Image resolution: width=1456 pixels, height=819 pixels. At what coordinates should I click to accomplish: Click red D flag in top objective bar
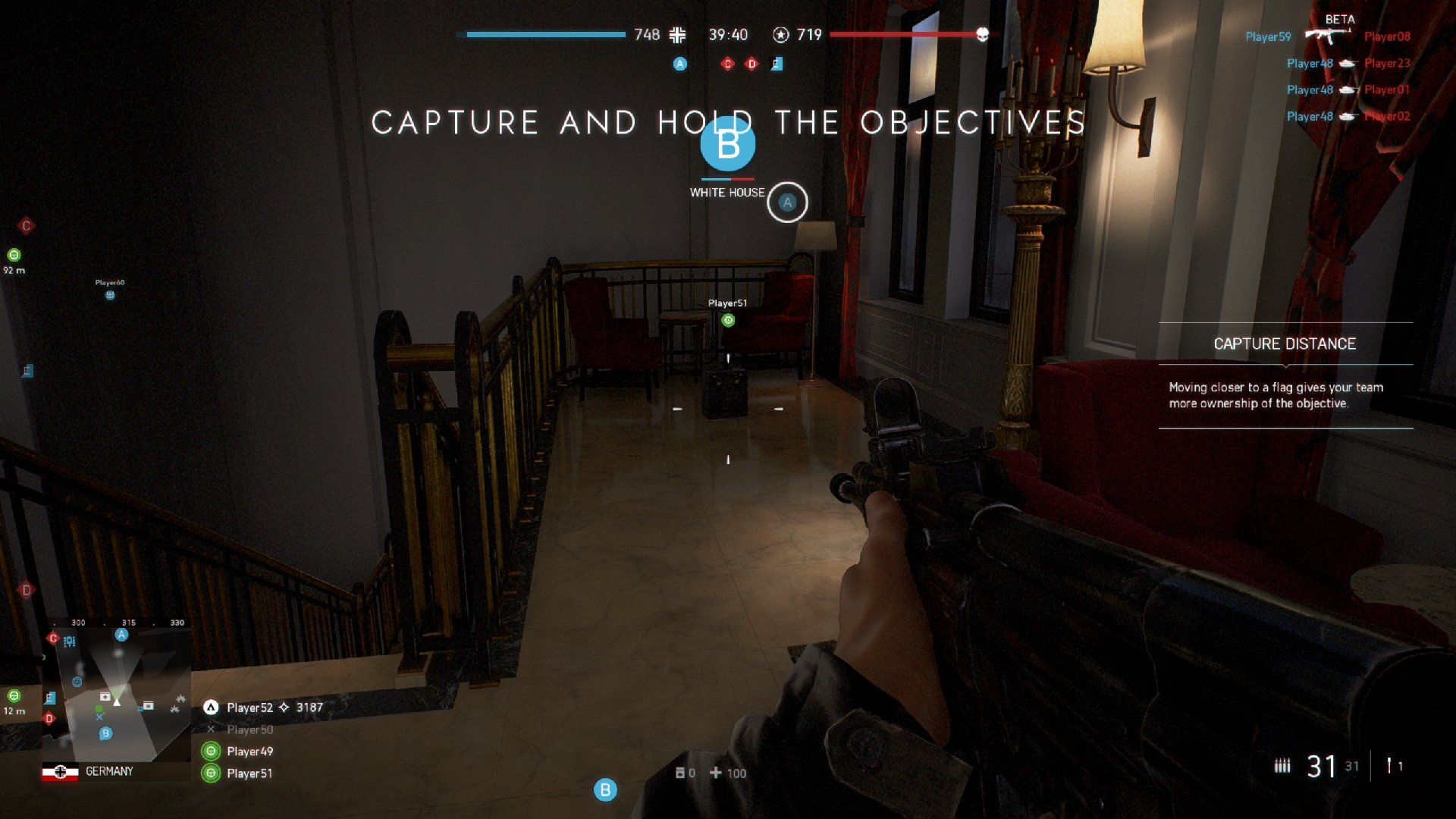click(x=752, y=64)
